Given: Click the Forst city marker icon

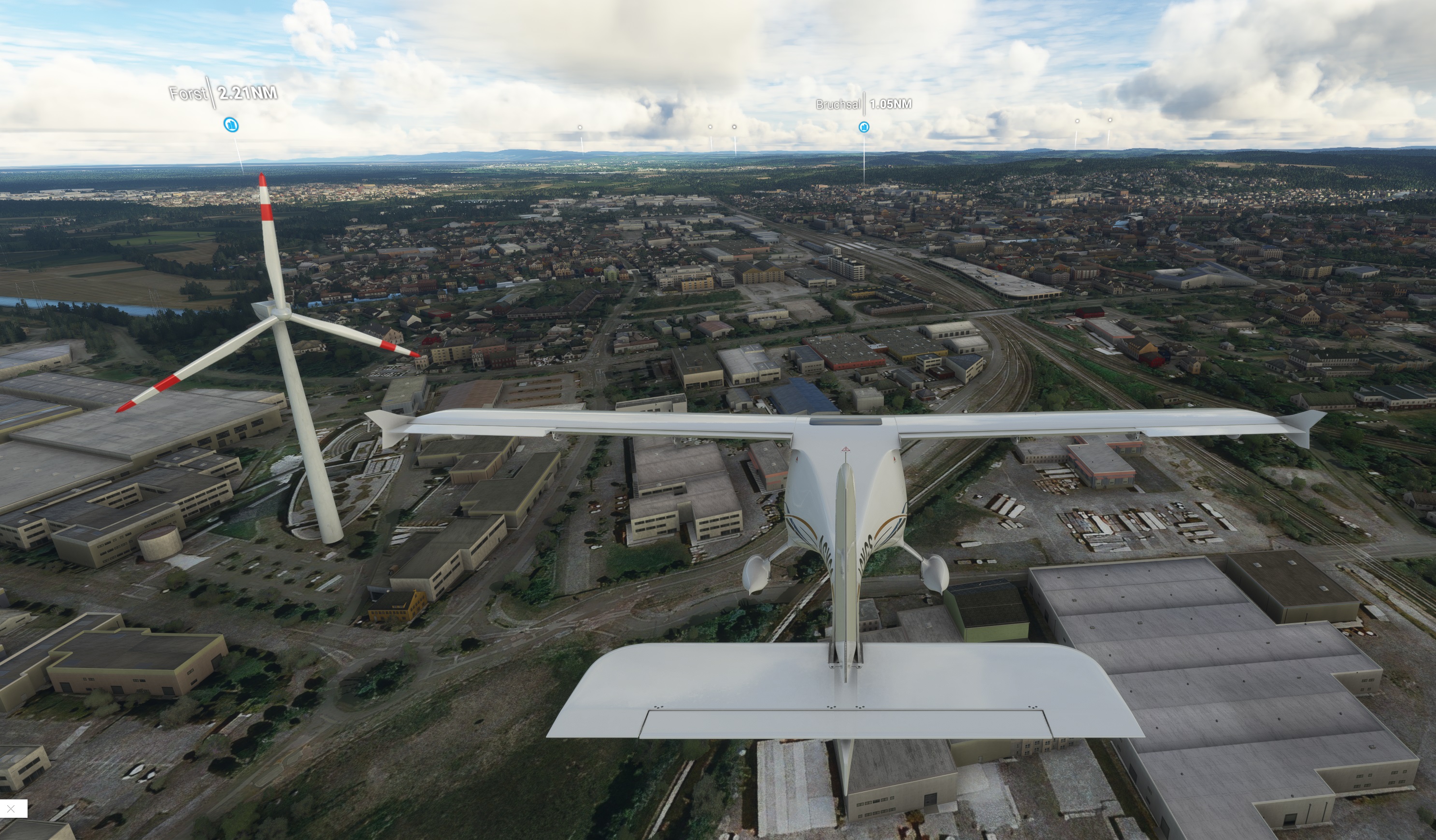Looking at the screenshot, I should [x=231, y=125].
